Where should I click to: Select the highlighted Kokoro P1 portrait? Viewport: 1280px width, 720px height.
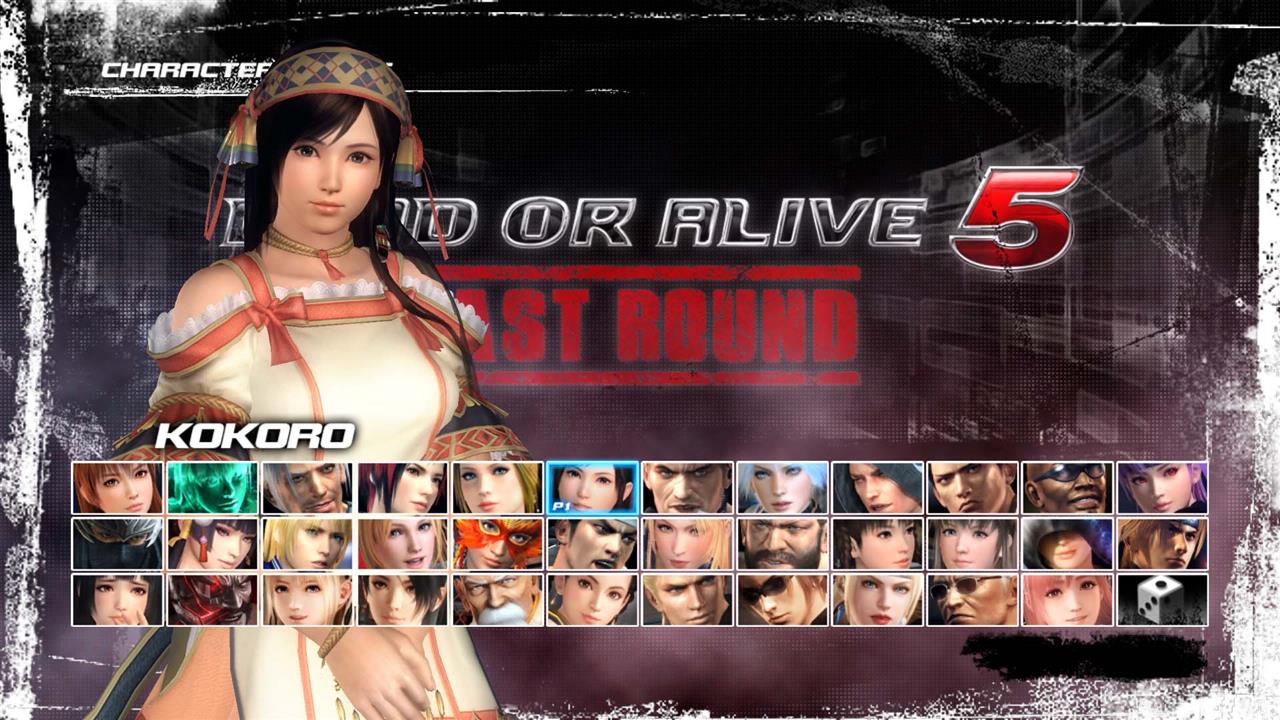tap(592, 490)
